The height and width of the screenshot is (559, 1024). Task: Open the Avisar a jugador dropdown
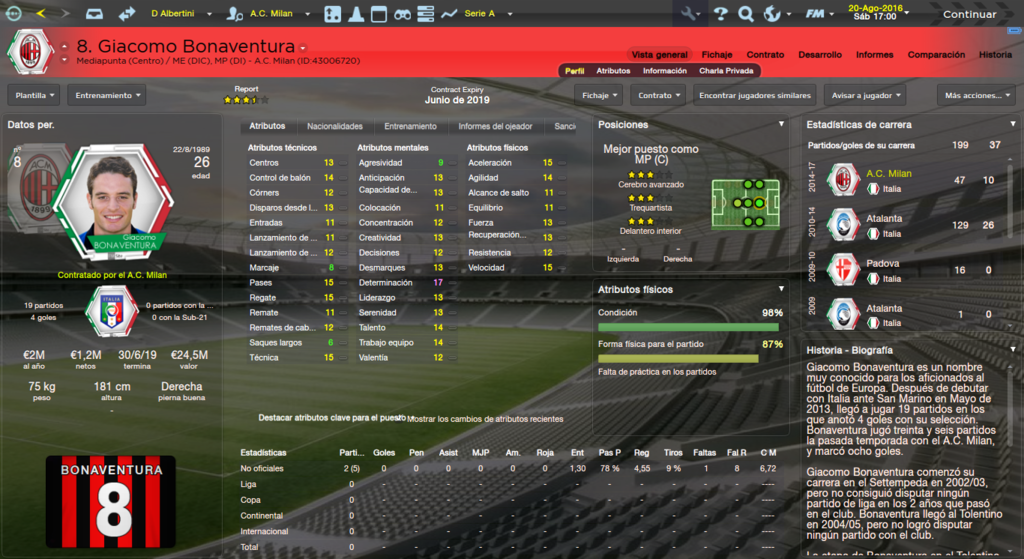pyautogui.click(x=865, y=95)
